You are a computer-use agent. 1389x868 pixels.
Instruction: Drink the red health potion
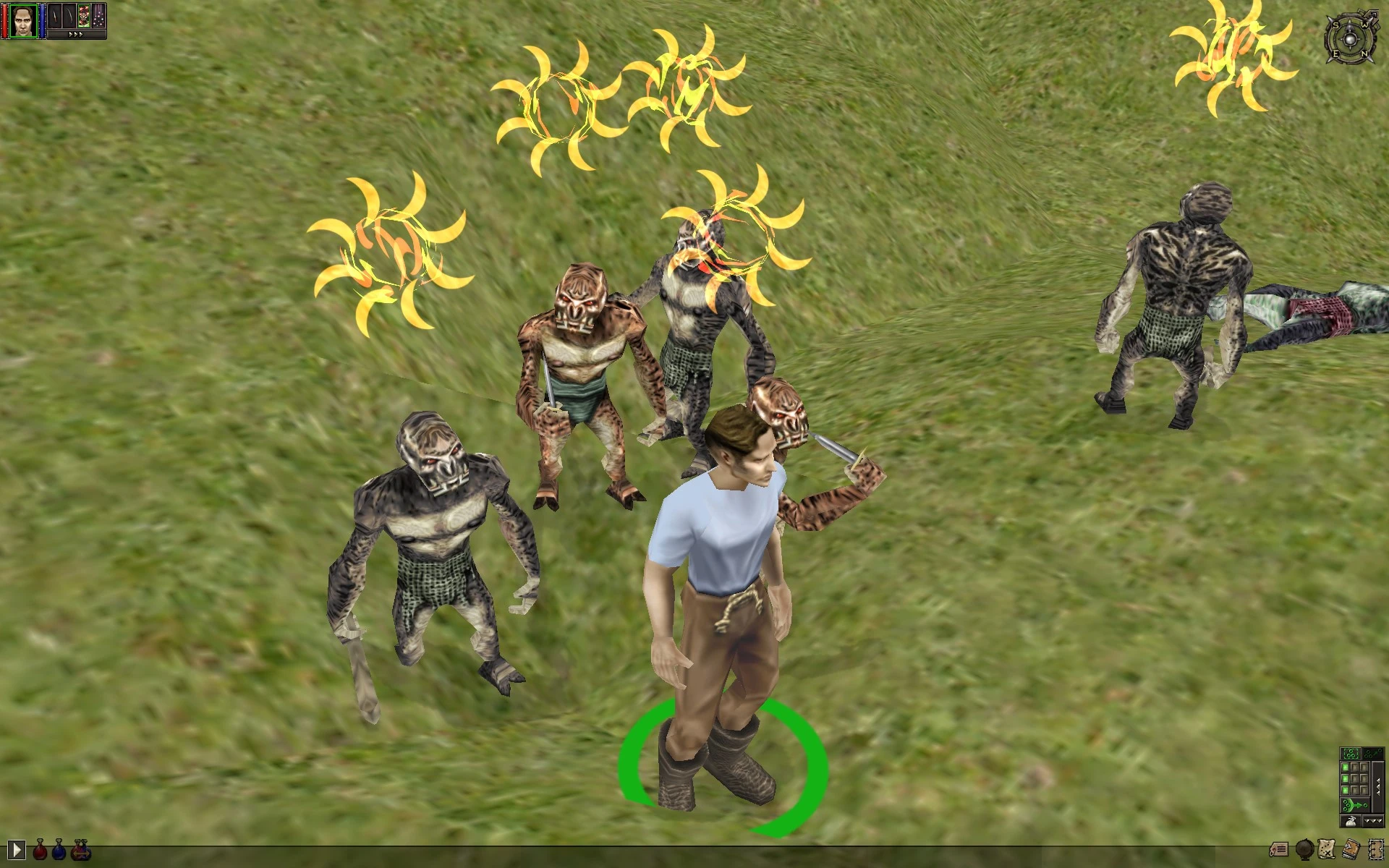40,851
